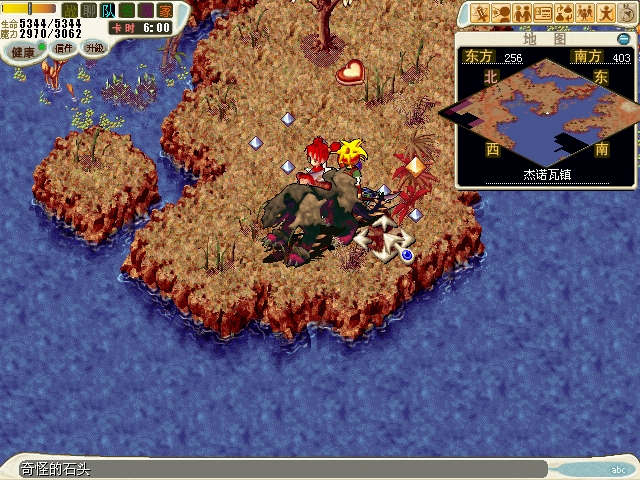Toggle the 家 family button
Screen dimensions: 640x480
[165, 10]
